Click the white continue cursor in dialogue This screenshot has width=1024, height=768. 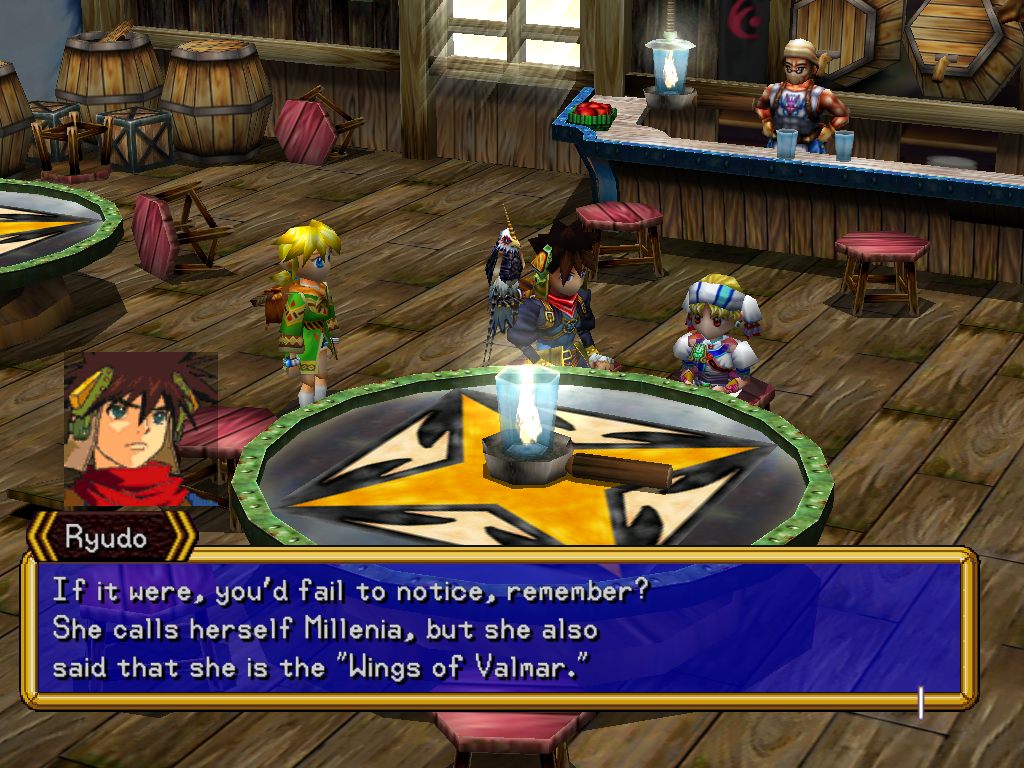tap(920, 703)
